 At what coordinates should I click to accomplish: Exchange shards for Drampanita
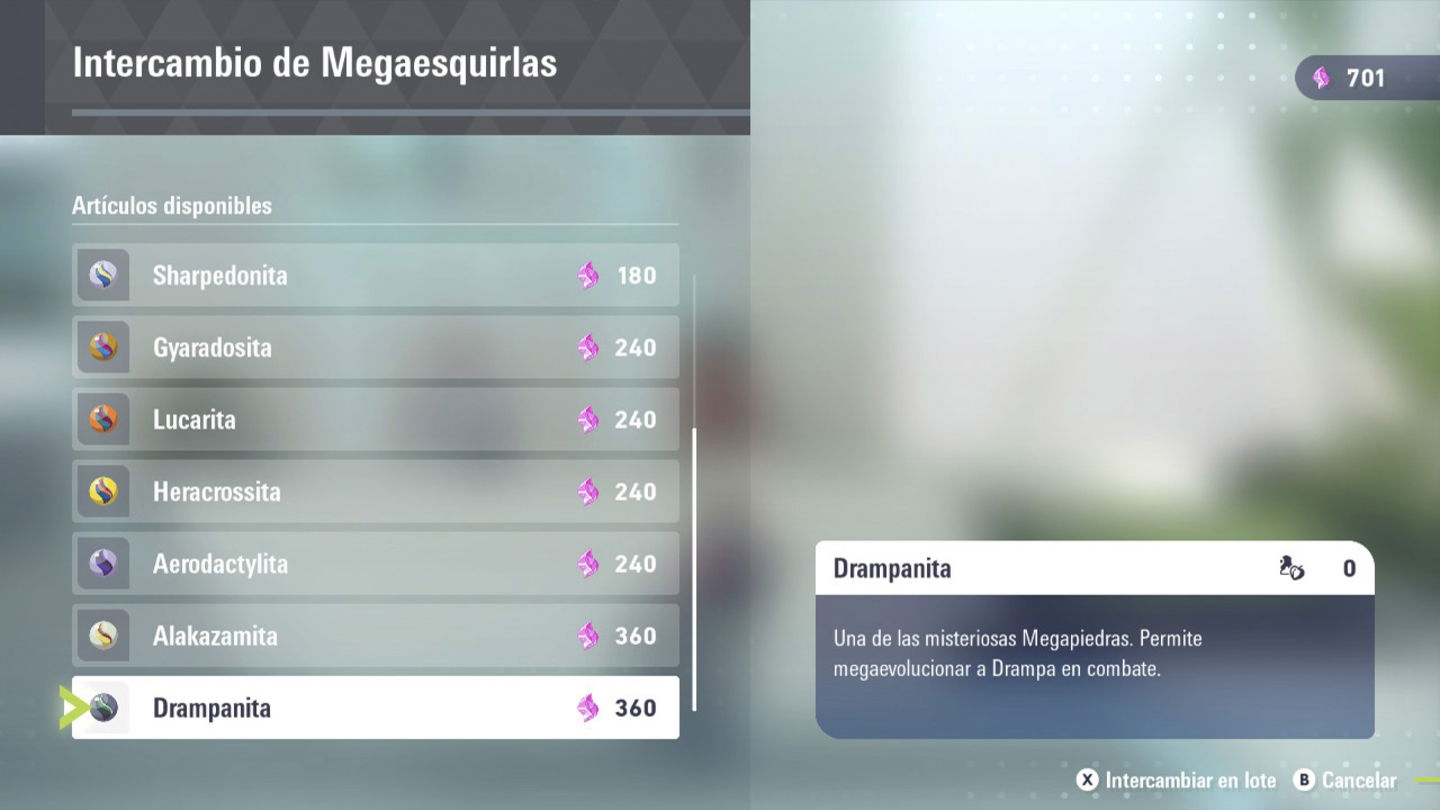click(x=375, y=707)
